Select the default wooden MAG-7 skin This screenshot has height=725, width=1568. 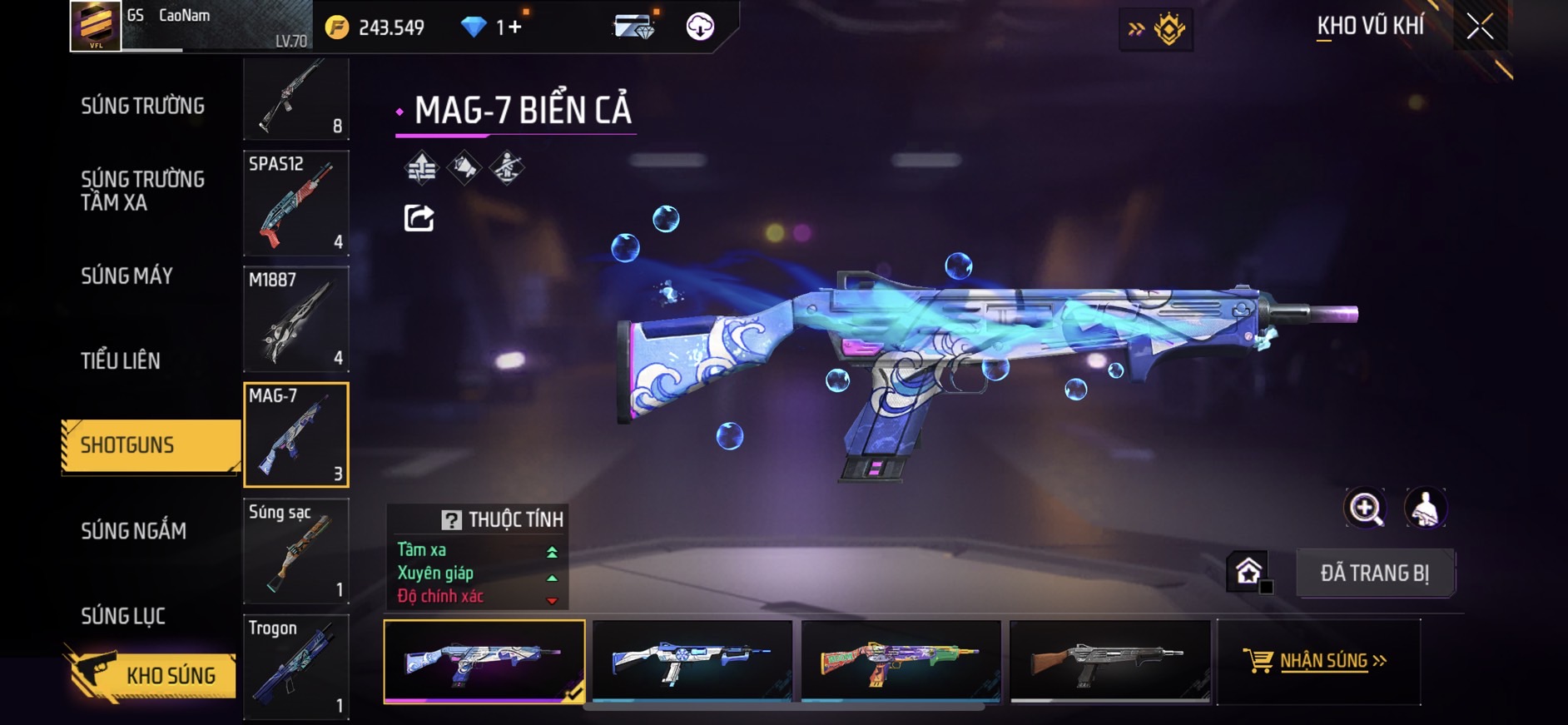coord(1109,661)
